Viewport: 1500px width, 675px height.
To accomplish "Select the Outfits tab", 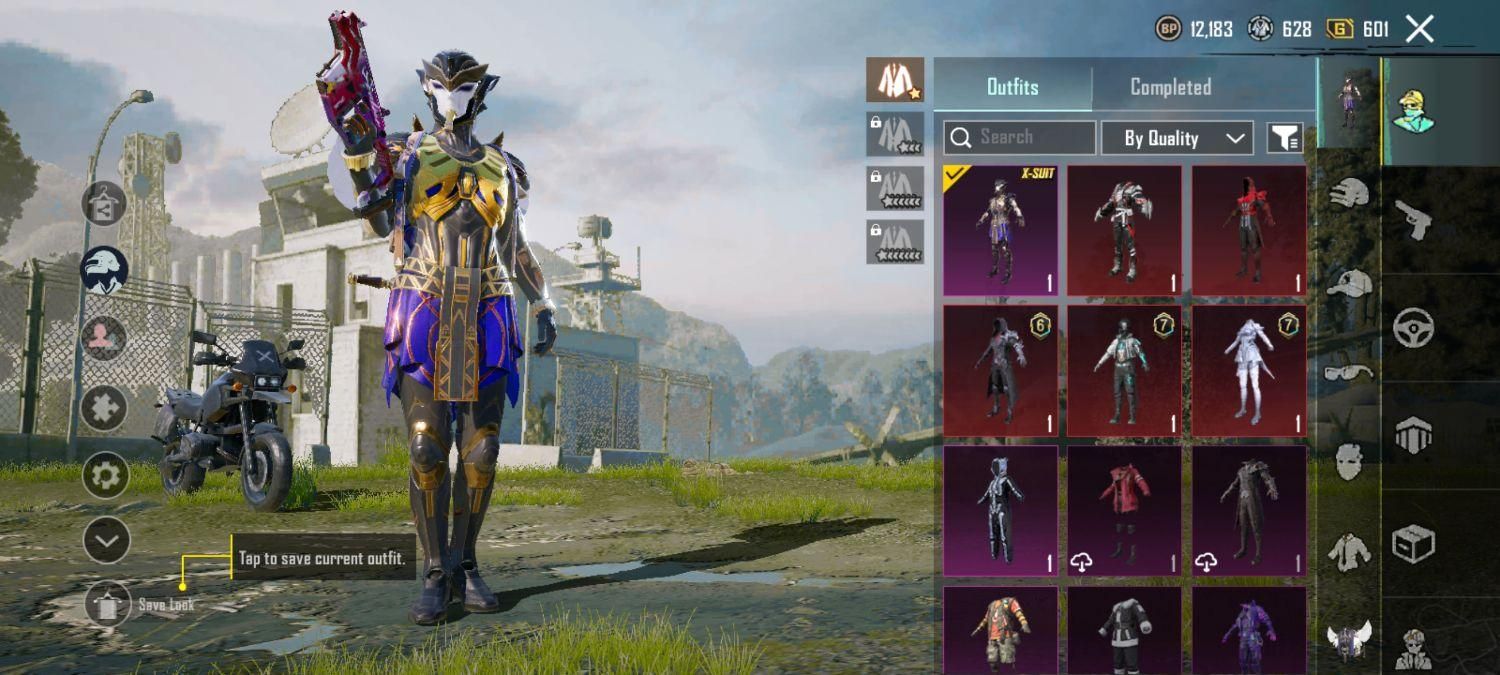I will [x=1012, y=87].
